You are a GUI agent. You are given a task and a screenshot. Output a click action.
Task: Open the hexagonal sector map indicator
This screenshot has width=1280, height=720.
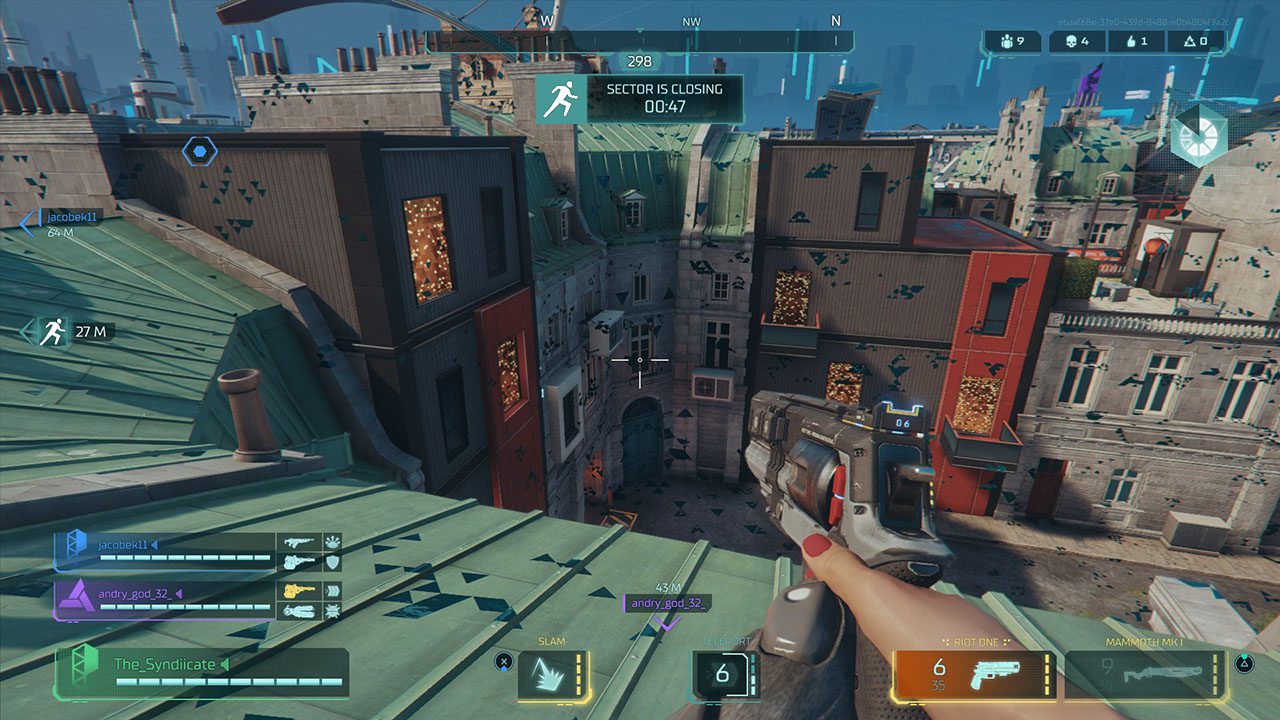[1198, 136]
